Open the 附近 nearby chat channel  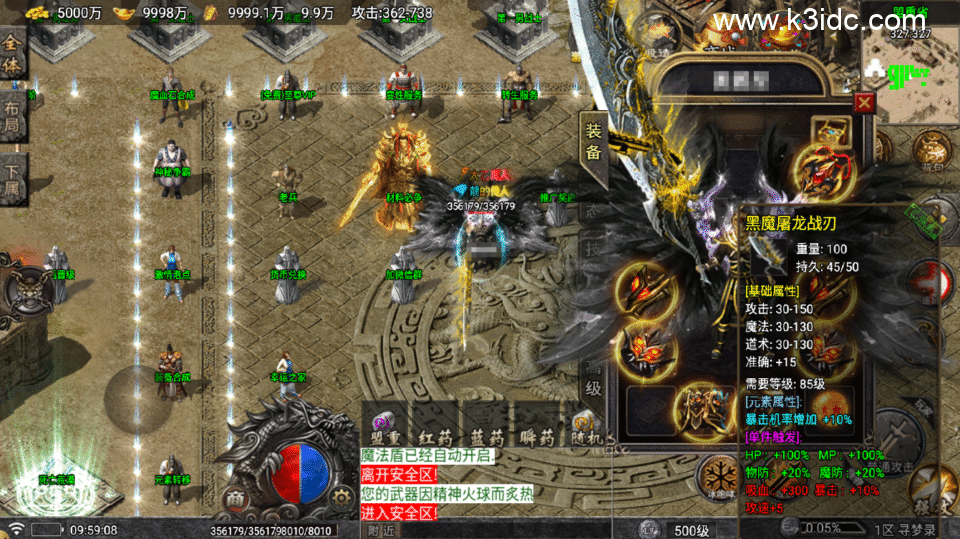[381, 530]
